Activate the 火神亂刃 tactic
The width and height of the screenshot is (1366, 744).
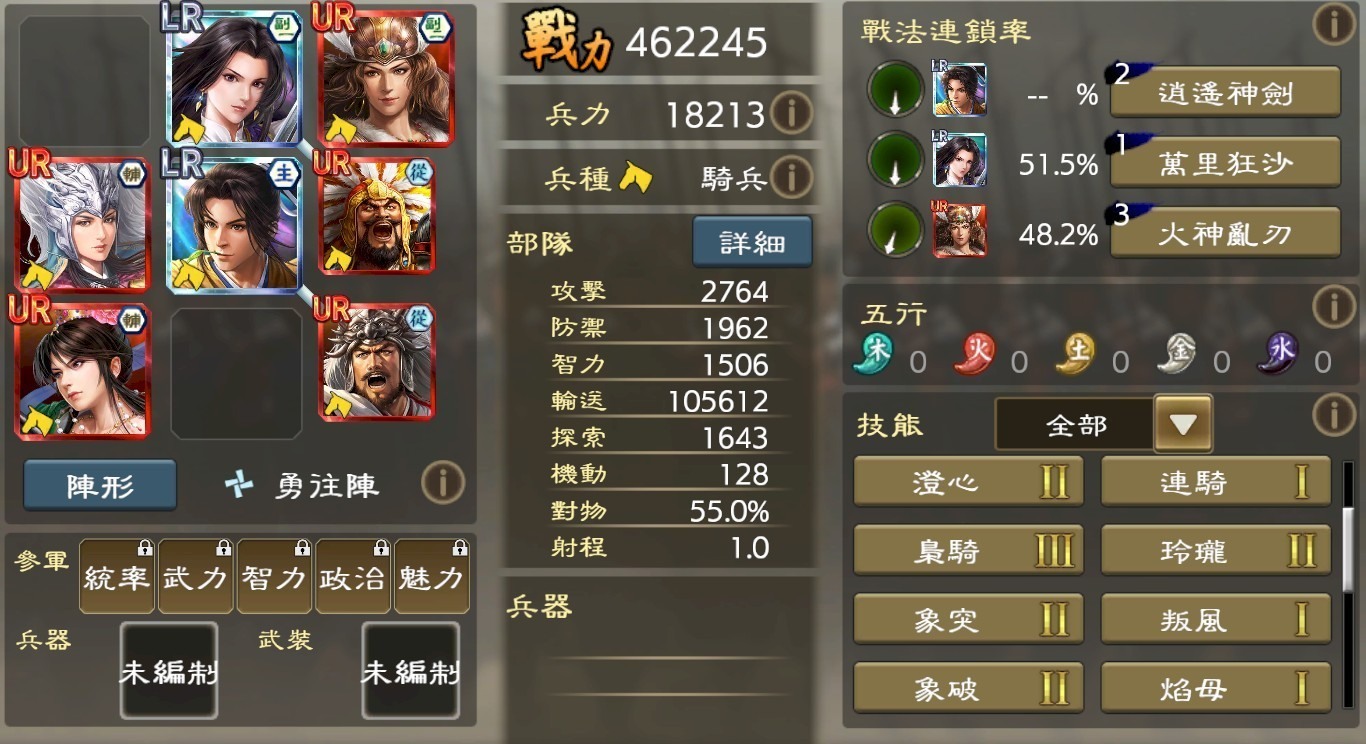(1224, 233)
